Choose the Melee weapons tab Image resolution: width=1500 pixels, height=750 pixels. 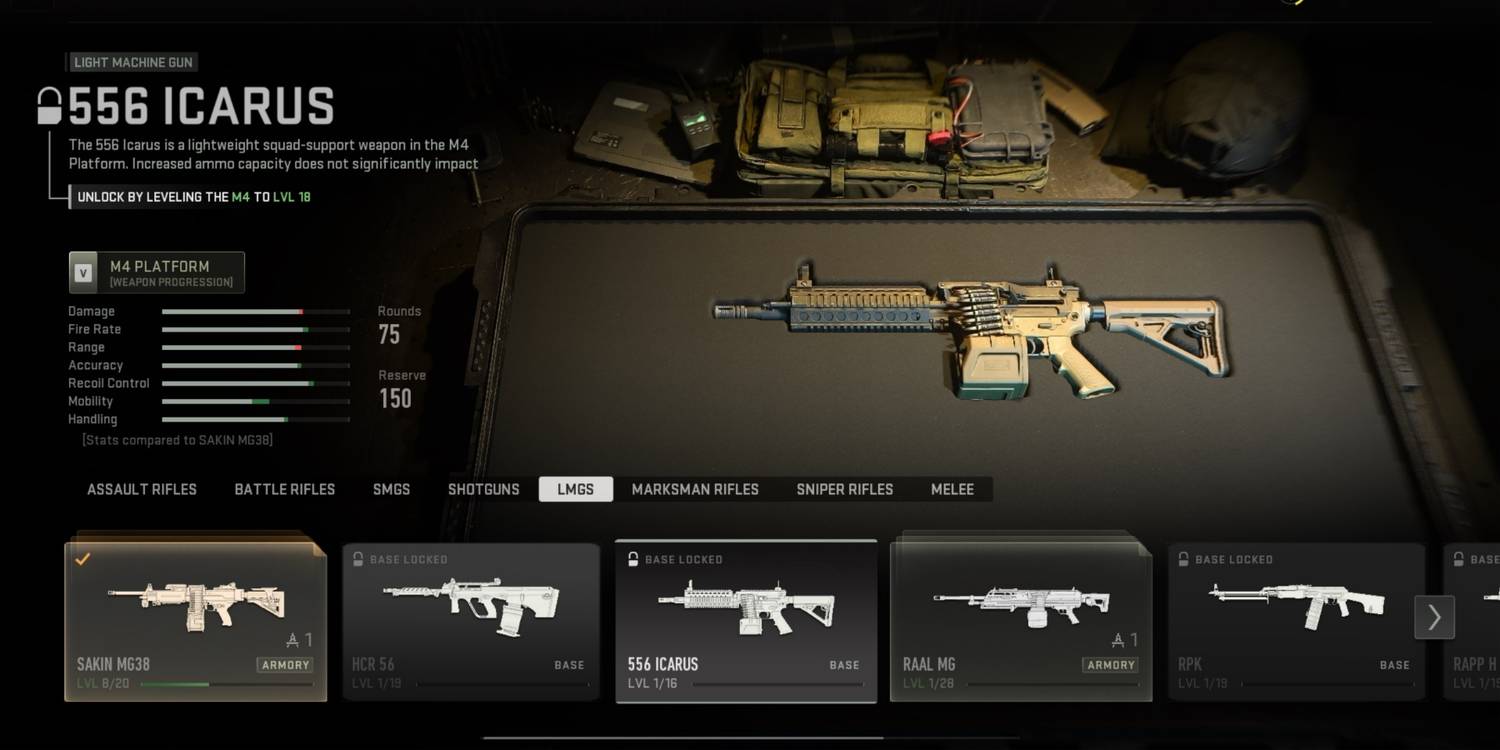[952, 489]
